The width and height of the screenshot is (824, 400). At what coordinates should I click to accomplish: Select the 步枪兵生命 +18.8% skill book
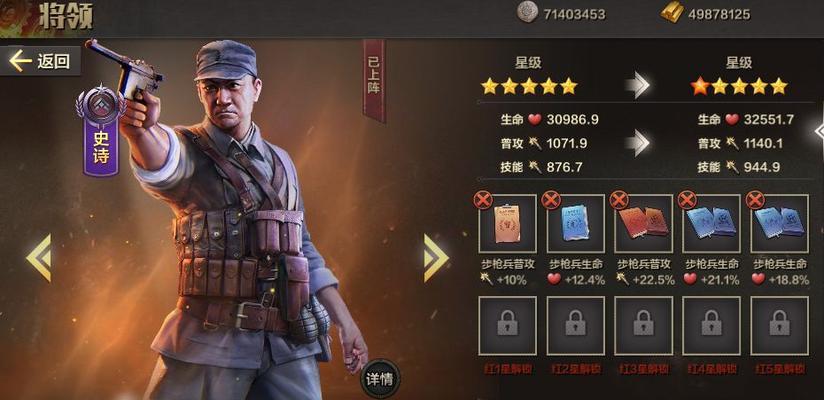[x=779, y=224]
